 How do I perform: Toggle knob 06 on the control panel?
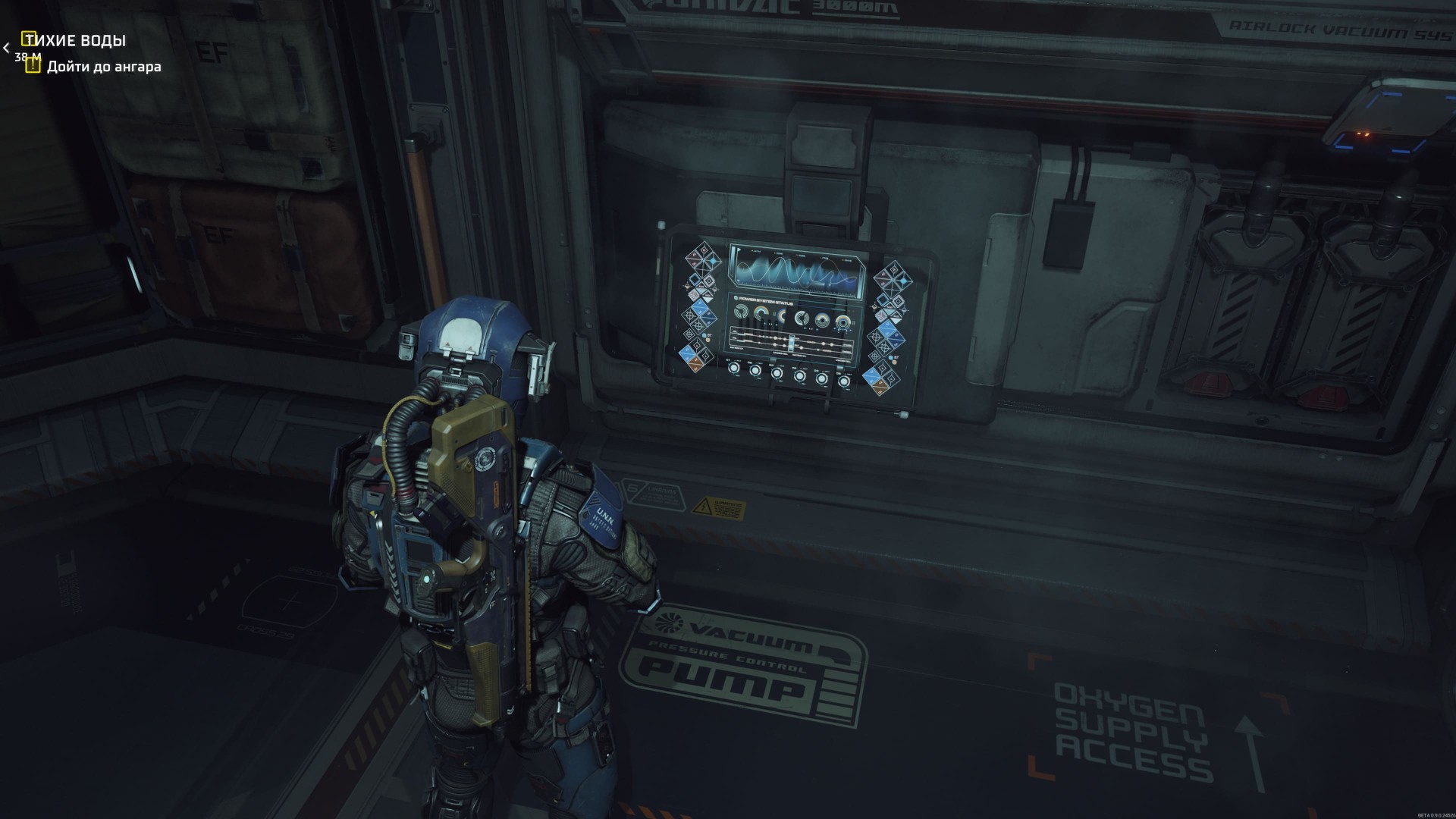[x=844, y=380]
